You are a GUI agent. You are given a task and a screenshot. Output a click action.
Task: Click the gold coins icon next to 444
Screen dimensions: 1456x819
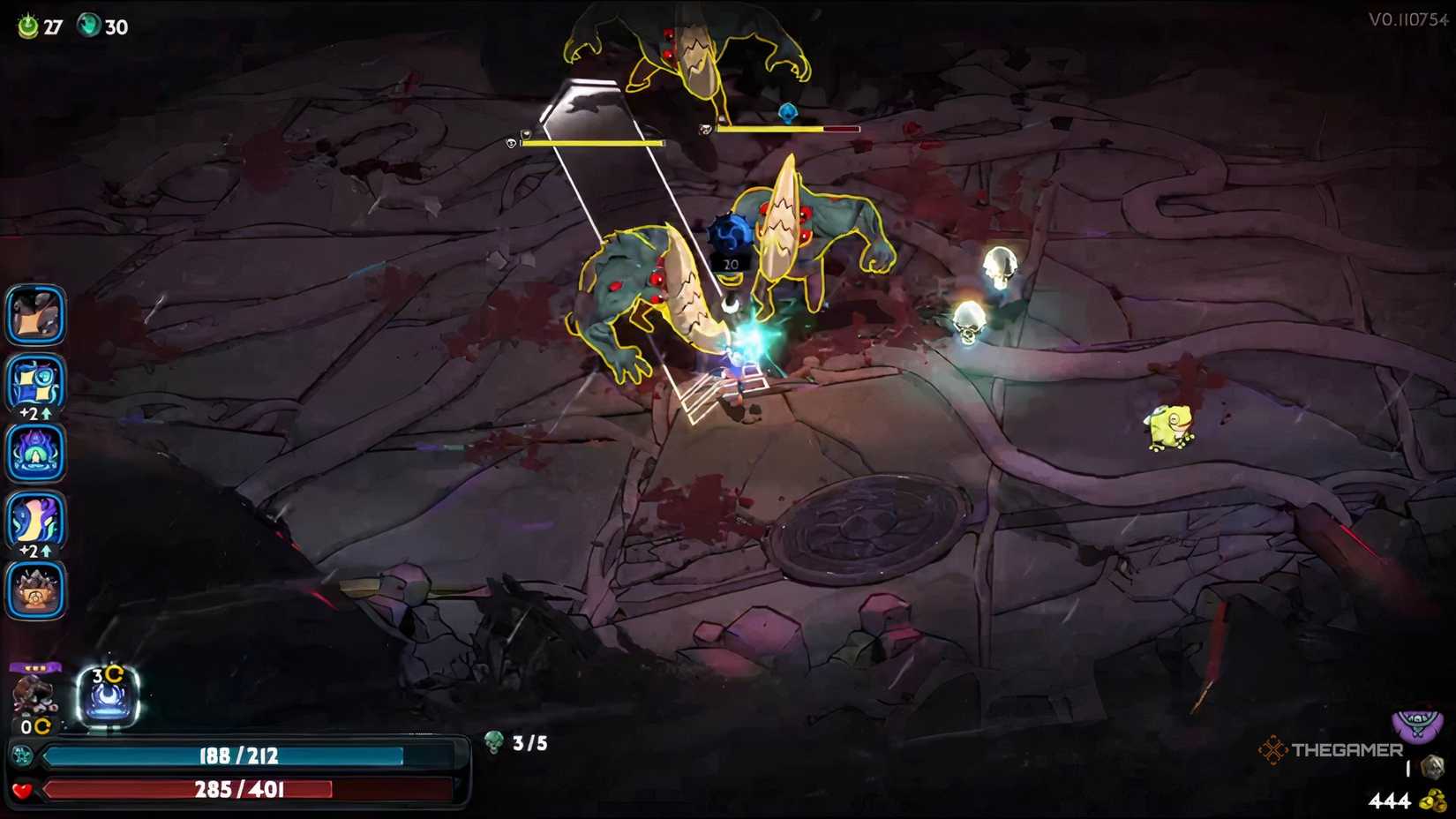coord(1434,799)
